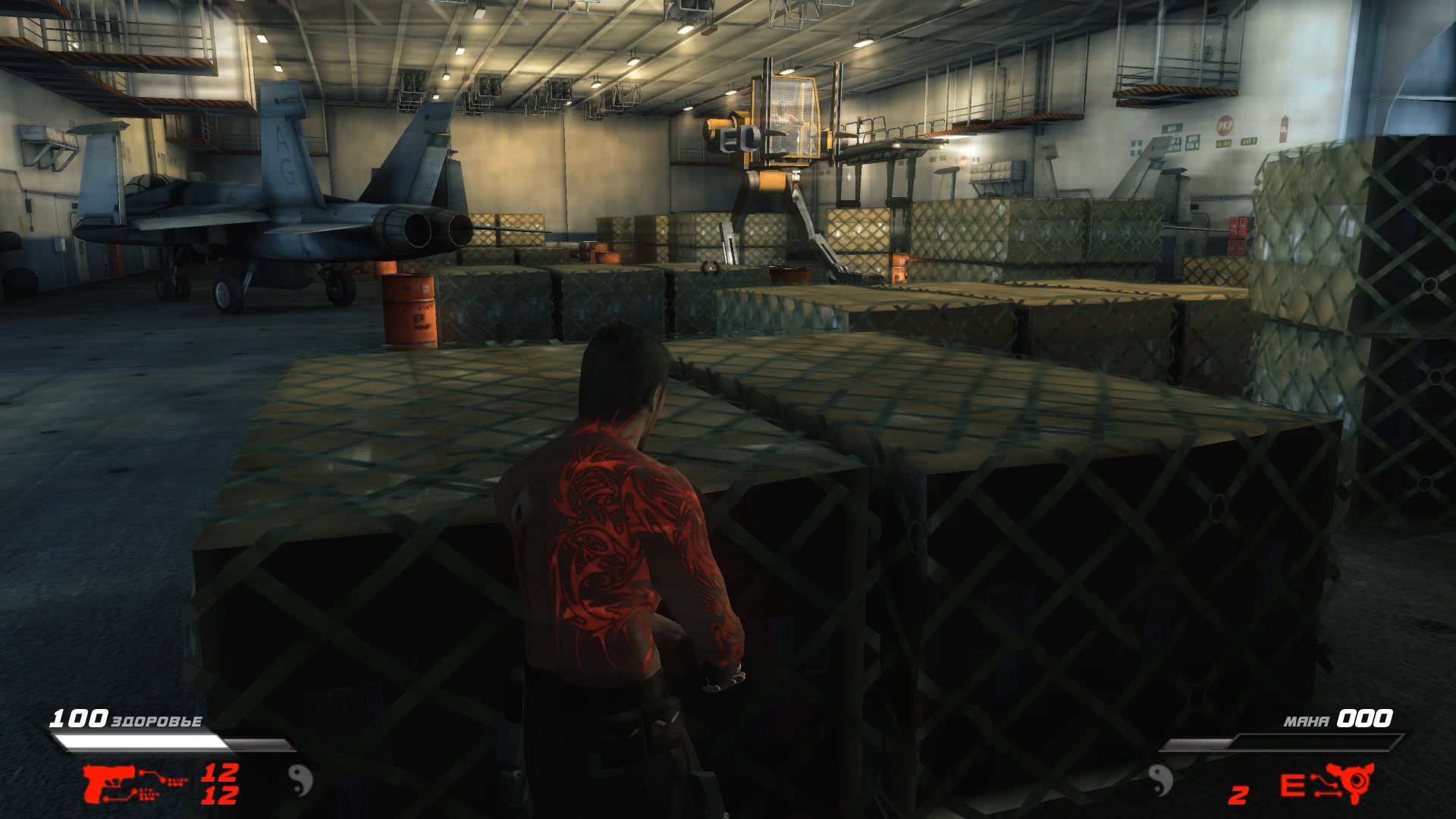Click the yin-yang icon under the mana bar
Screen dimensions: 1456x819
click(x=1161, y=779)
